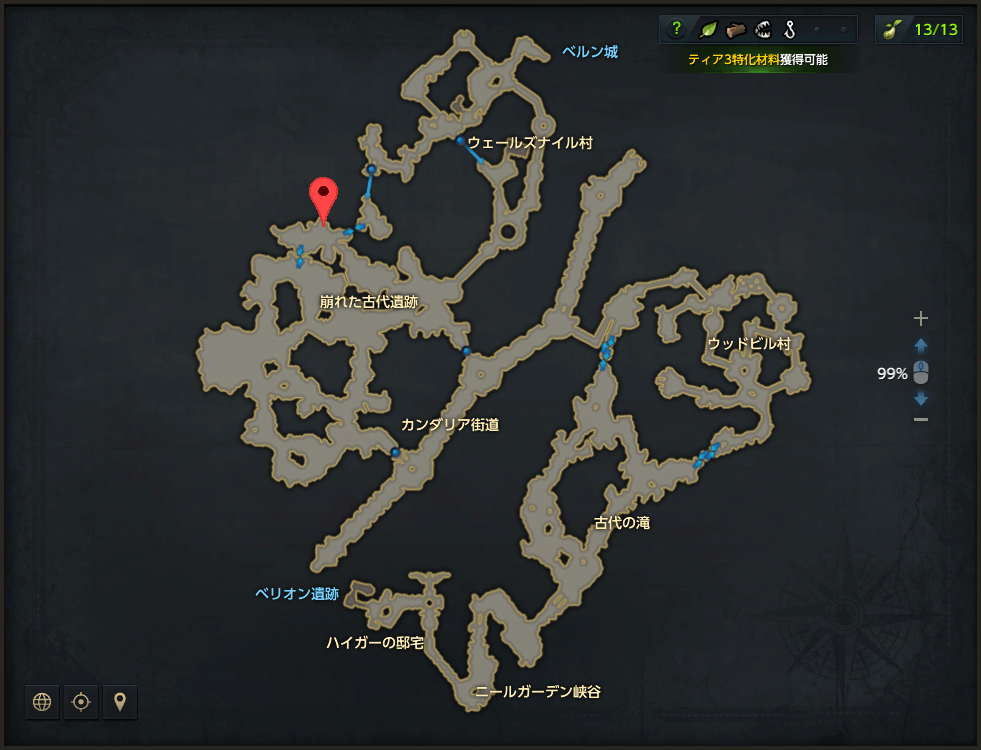
Task: Select the ウェールズナイル村 map label
Action: point(530,143)
